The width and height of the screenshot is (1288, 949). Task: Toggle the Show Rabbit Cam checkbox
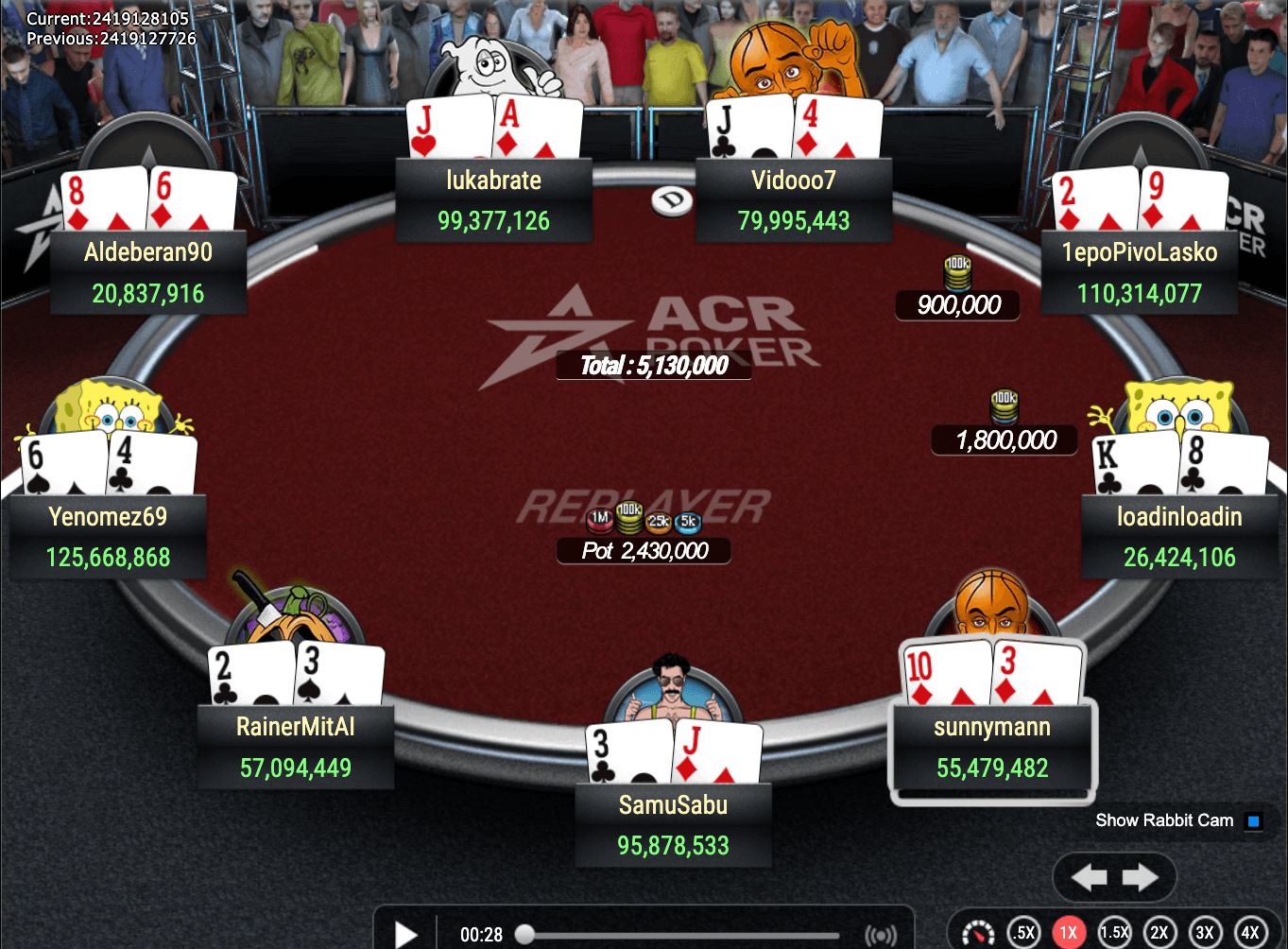click(1254, 820)
